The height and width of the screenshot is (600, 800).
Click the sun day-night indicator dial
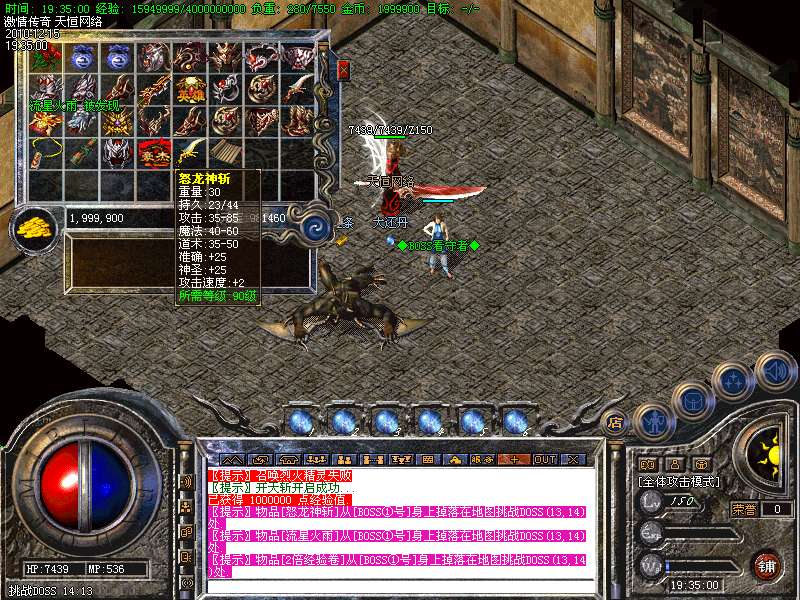point(768,450)
